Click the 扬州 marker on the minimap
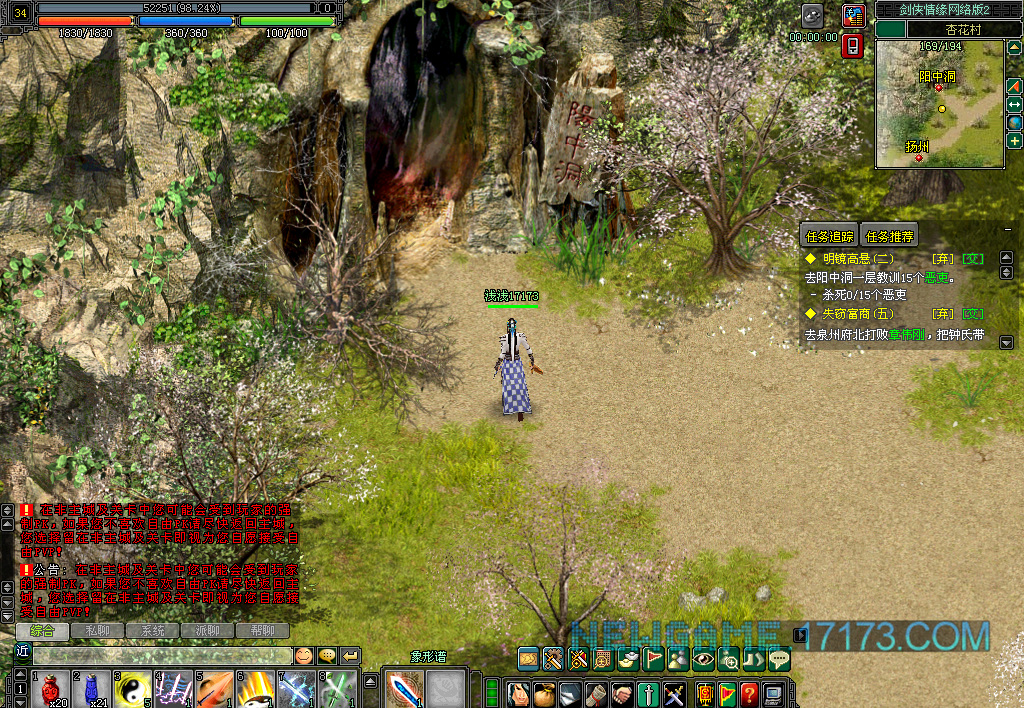1024x708 pixels. click(918, 157)
